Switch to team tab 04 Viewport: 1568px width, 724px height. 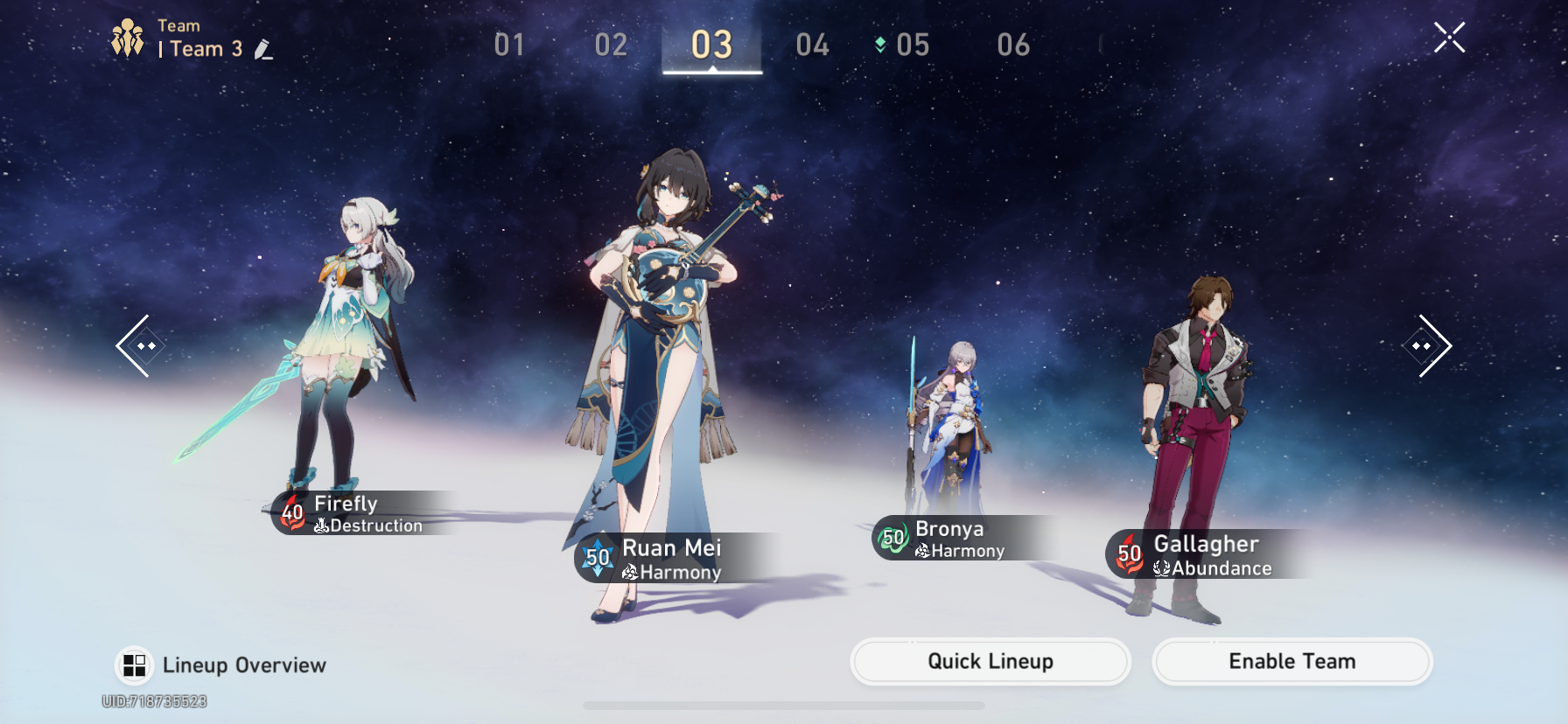point(815,45)
